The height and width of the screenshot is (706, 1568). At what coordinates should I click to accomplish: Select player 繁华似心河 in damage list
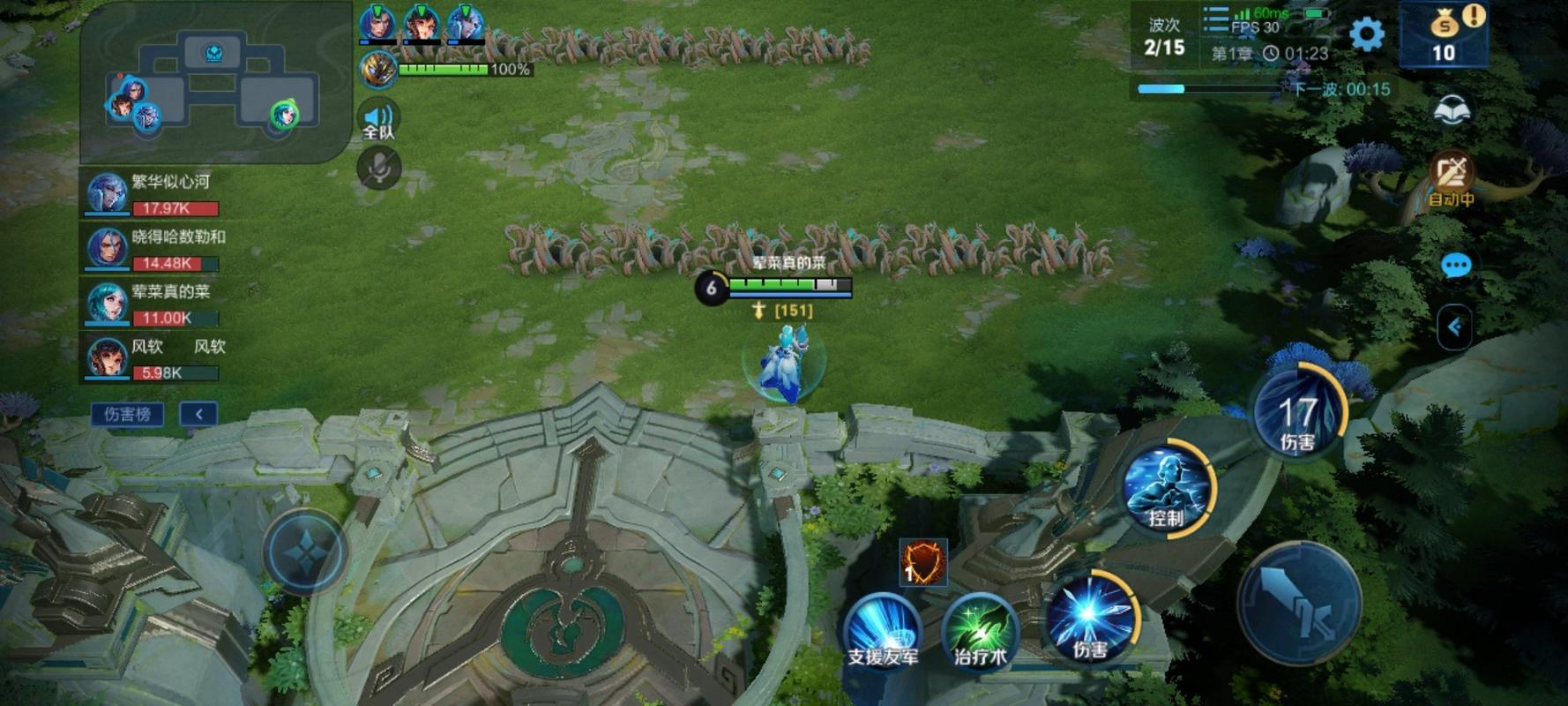click(152, 194)
